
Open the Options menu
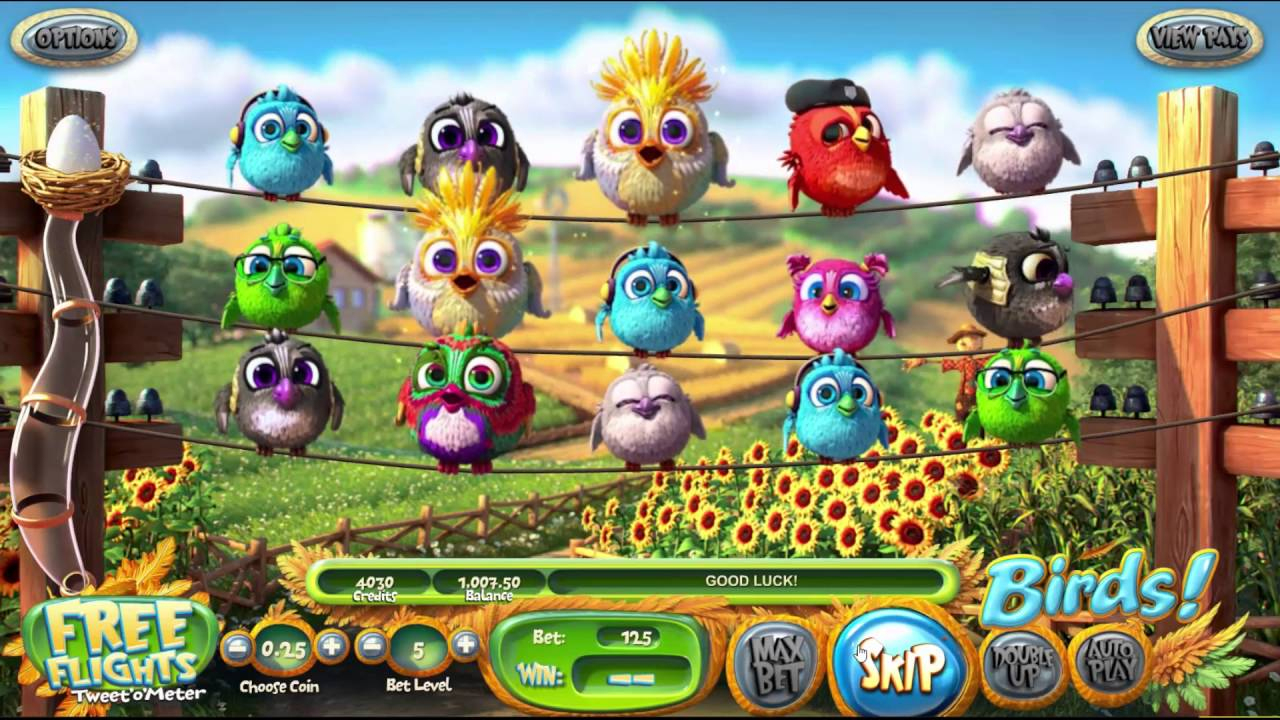[74, 38]
